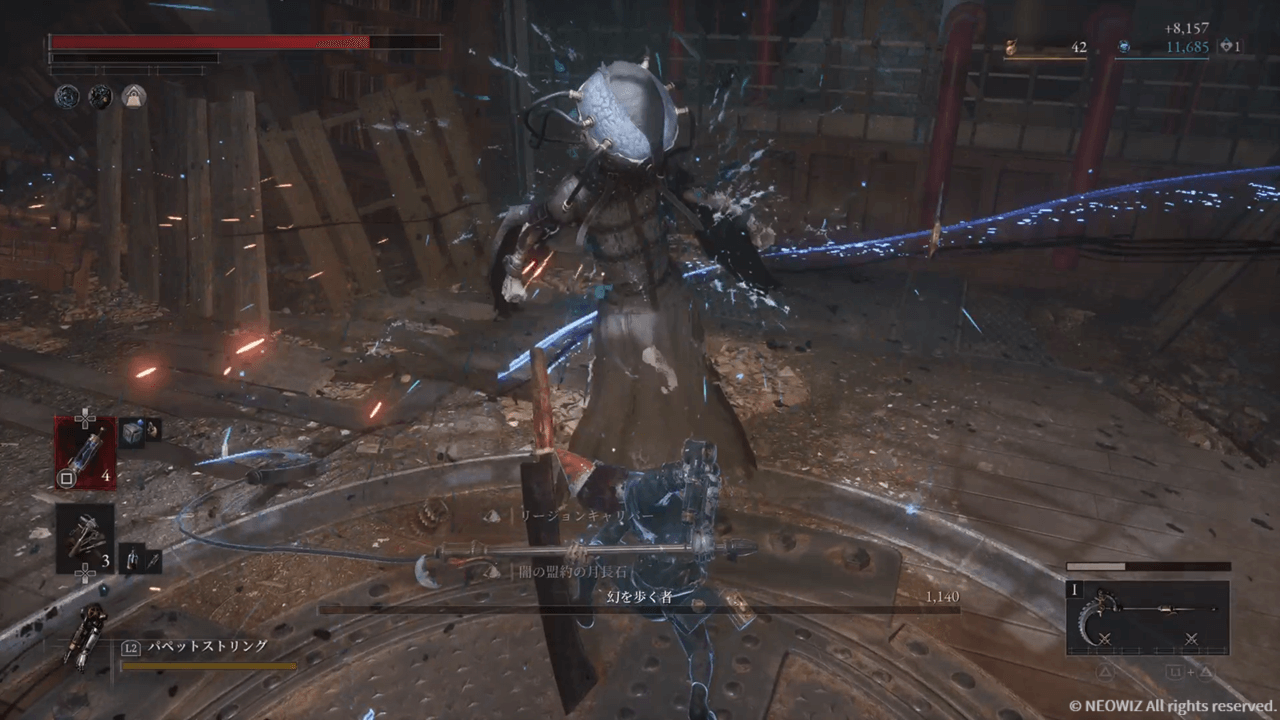
Task: Click the blue Ergo currency icon
Action: pos(1124,46)
